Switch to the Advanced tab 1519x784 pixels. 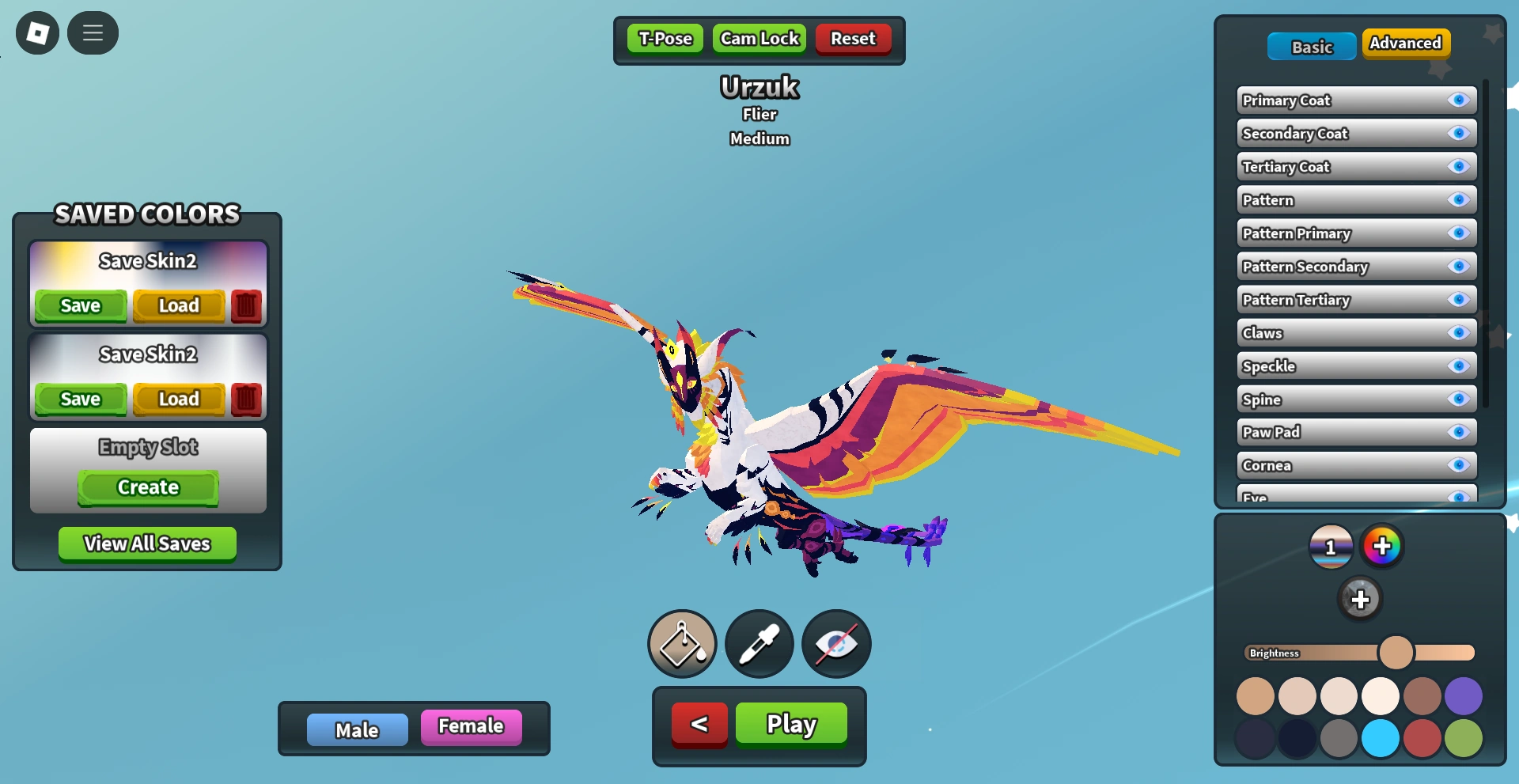[1406, 44]
